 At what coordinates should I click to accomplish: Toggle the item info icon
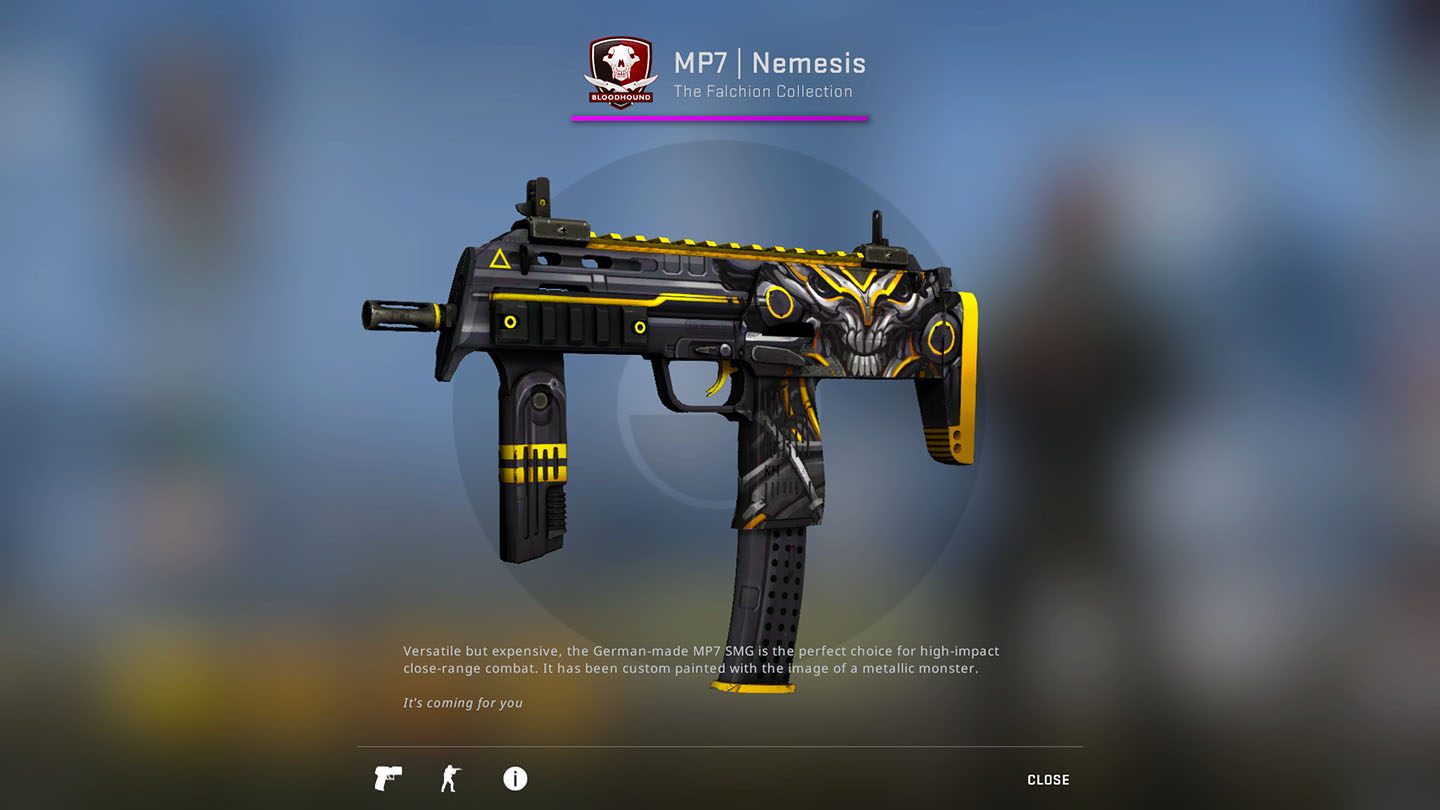pos(515,778)
